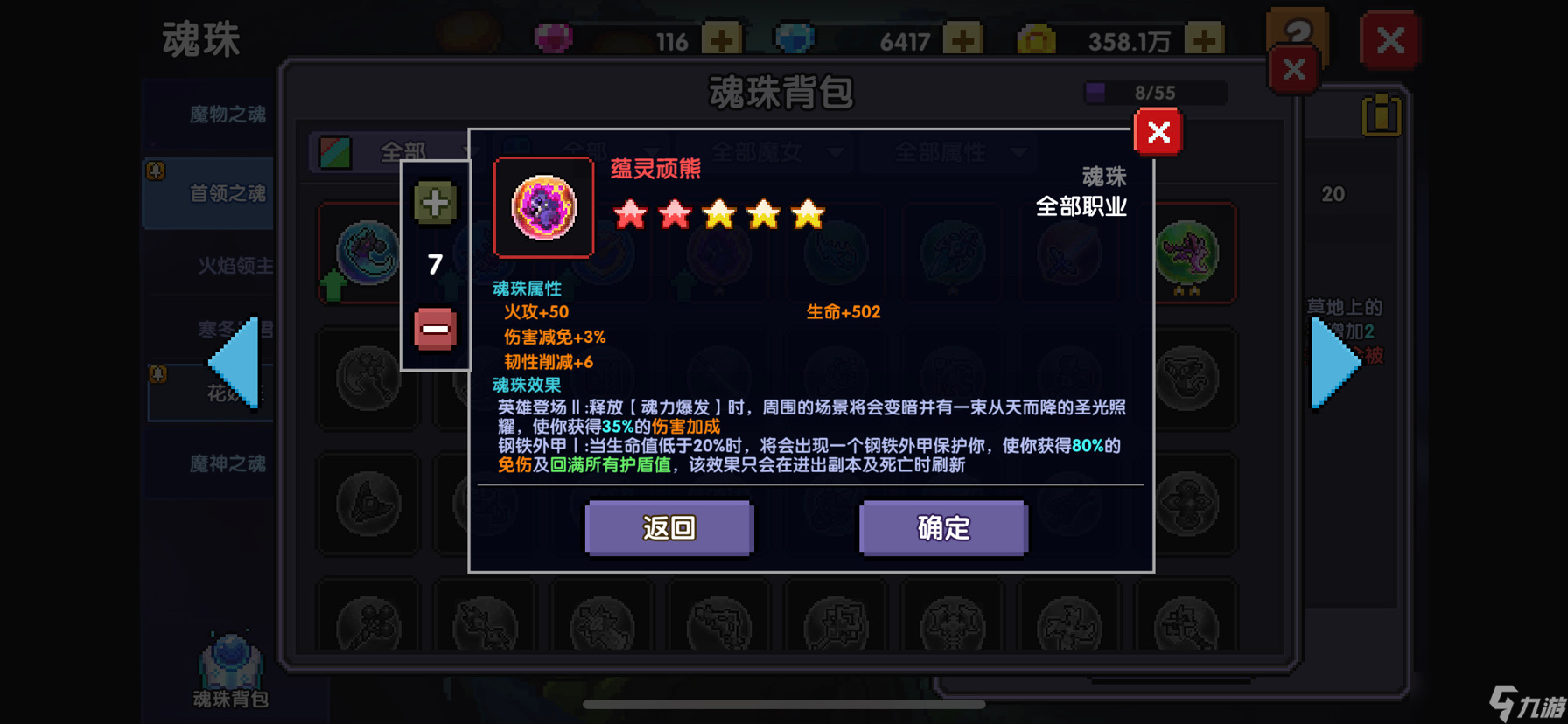Image resolution: width=1568 pixels, height=724 pixels.
Task: Click the gold coin currency icon
Action: click(1038, 38)
